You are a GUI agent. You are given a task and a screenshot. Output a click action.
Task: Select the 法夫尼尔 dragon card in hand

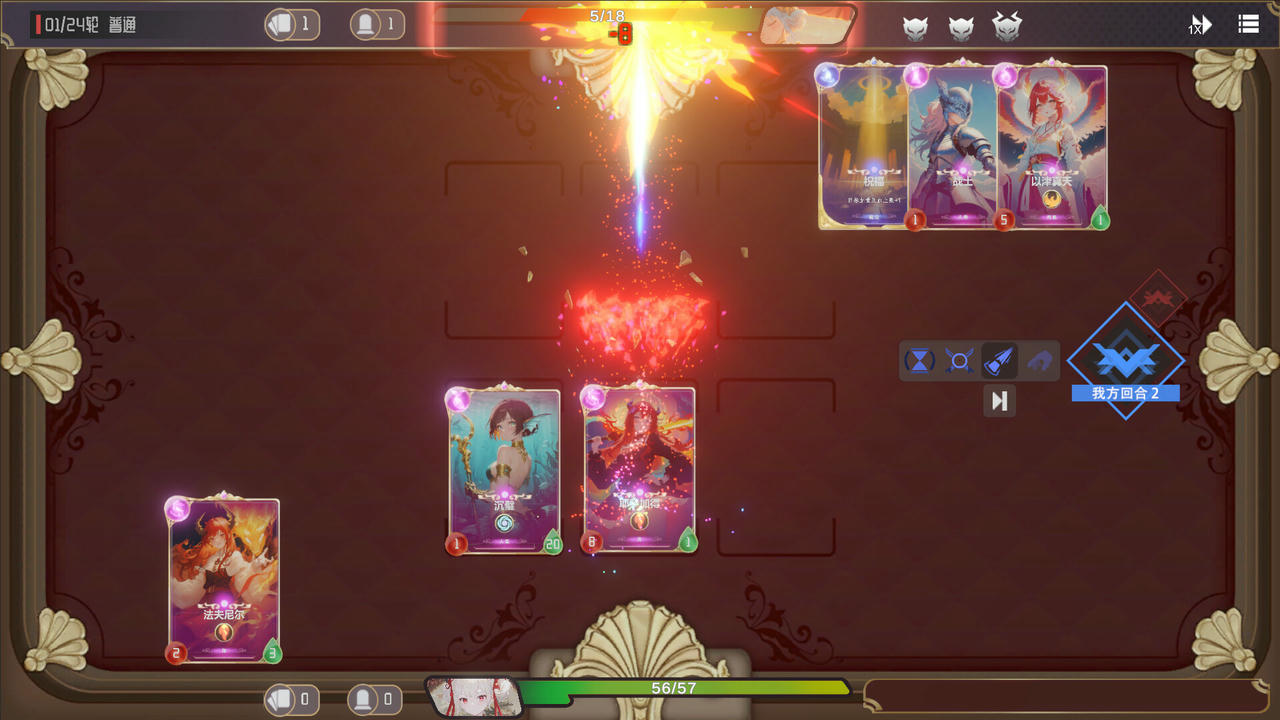point(224,580)
